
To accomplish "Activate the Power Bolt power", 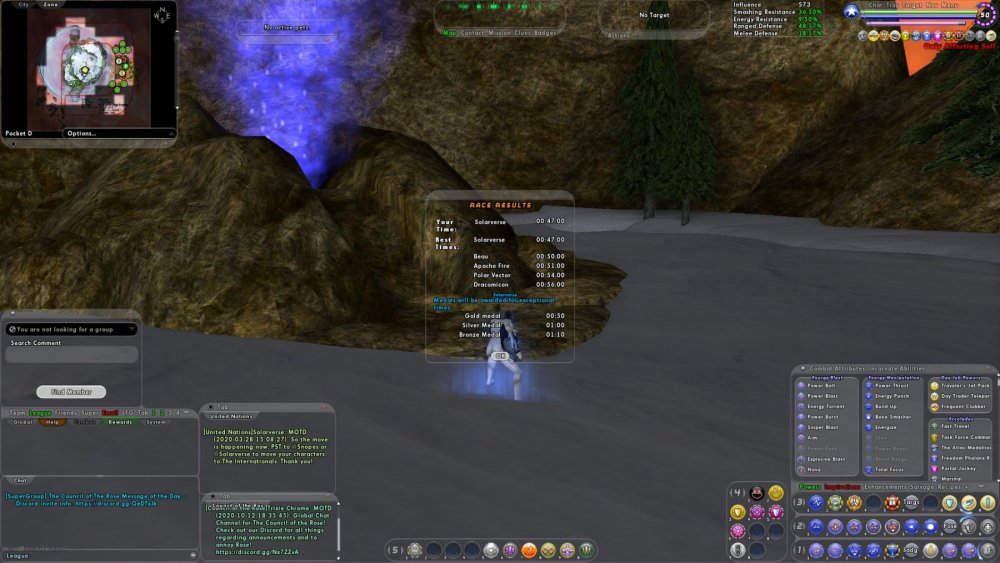I will (822, 385).
